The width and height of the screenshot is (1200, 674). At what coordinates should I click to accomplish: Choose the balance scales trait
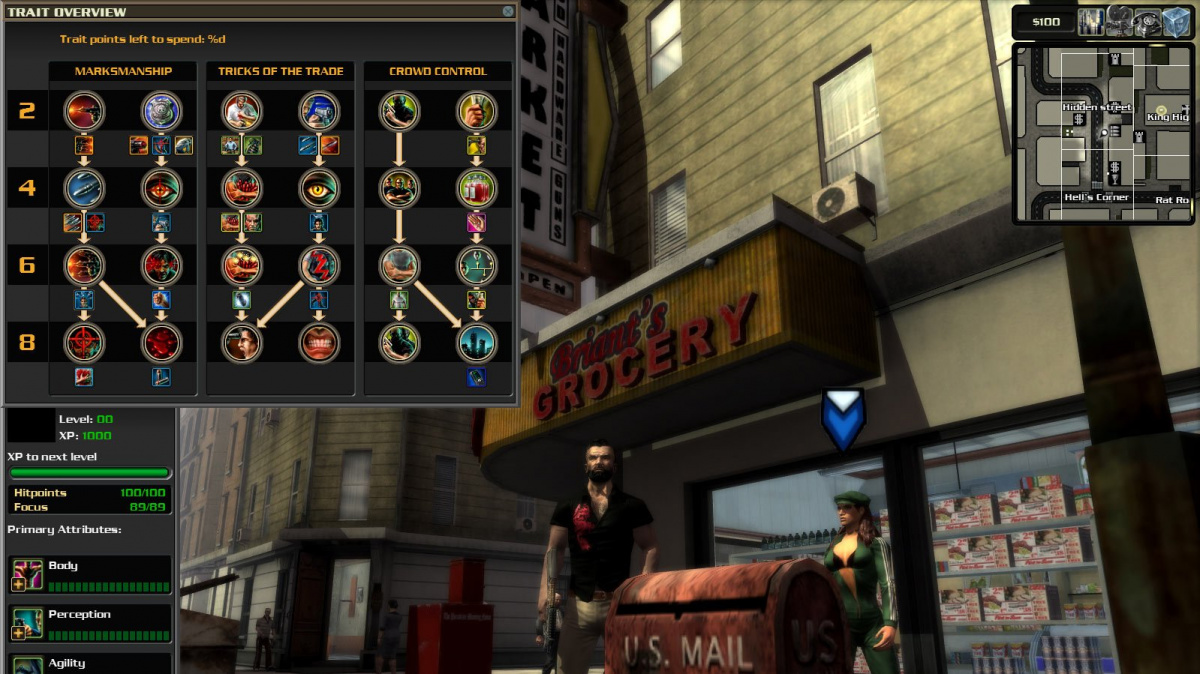tap(477, 265)
